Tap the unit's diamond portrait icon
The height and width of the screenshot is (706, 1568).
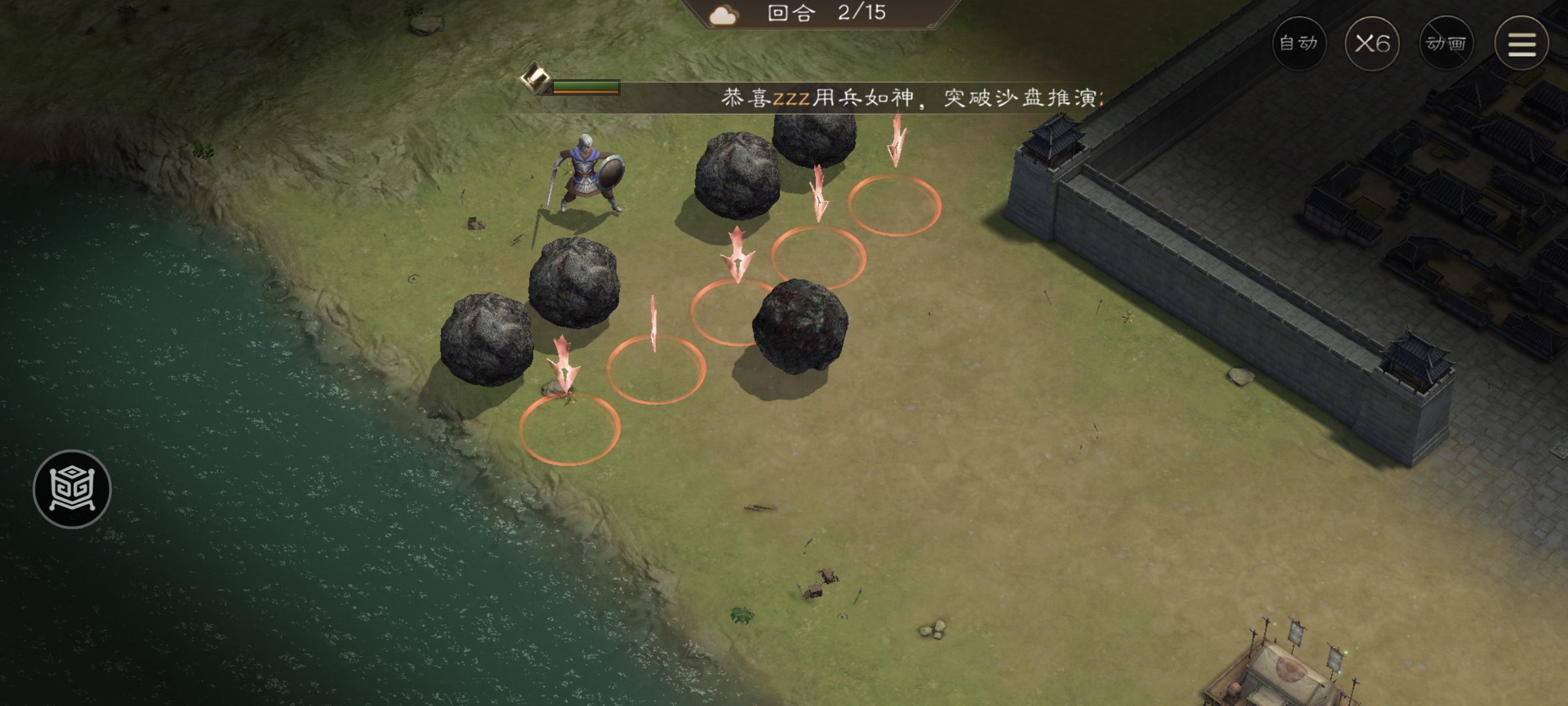pyautogui.click(x=534, y=83)
